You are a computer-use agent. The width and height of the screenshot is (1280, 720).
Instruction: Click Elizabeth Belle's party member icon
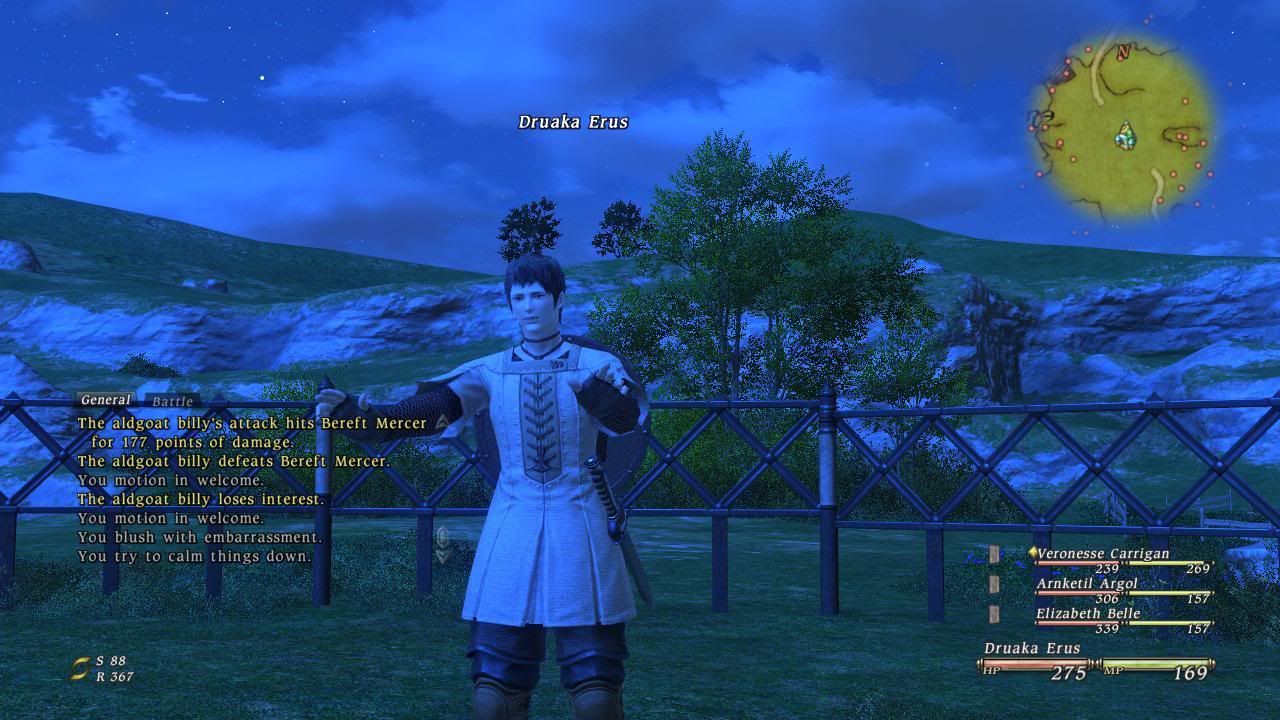(x=994, y=614)
